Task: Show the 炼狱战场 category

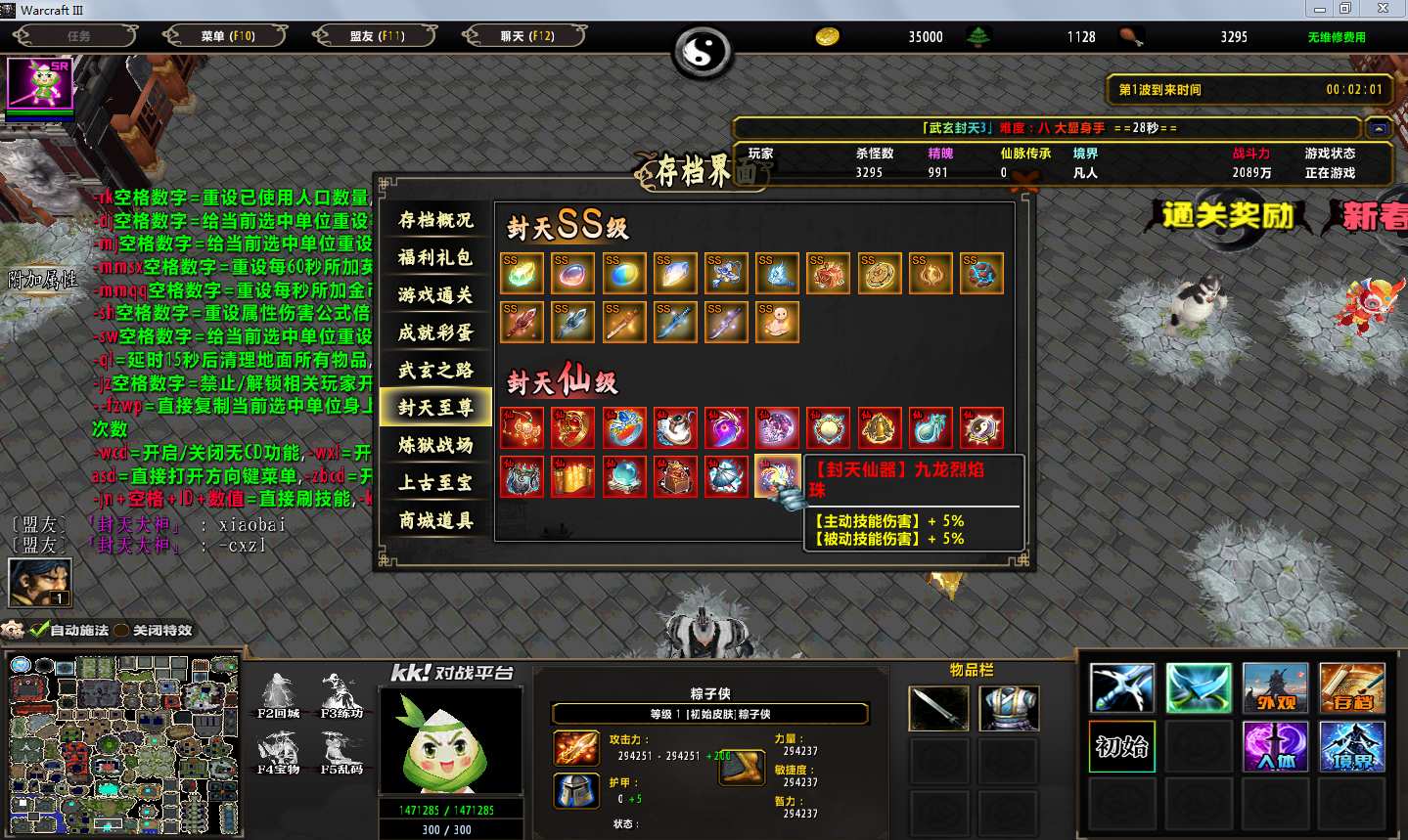Action: click(x=434, y=445)
